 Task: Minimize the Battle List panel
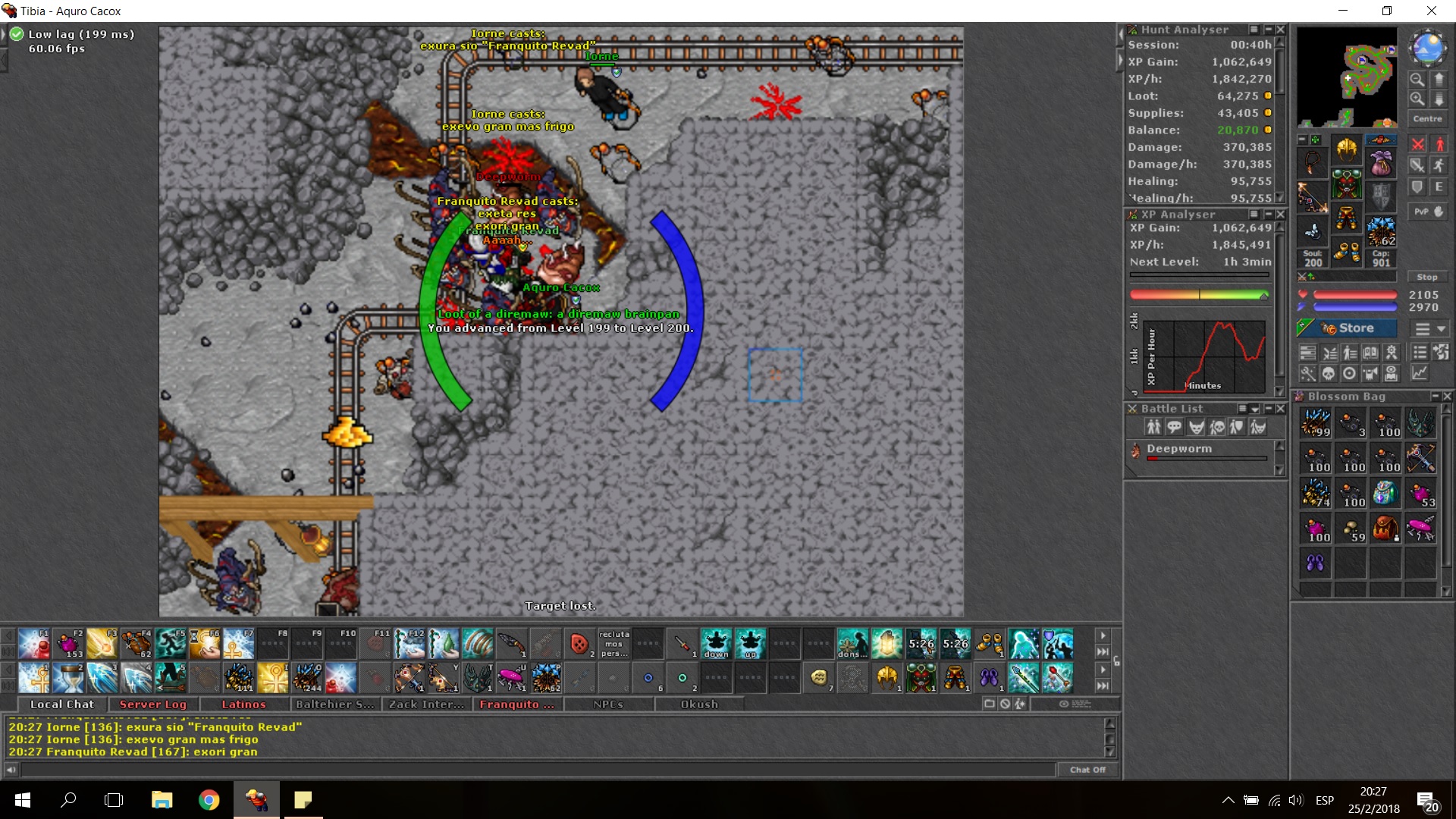[1269, 409]
